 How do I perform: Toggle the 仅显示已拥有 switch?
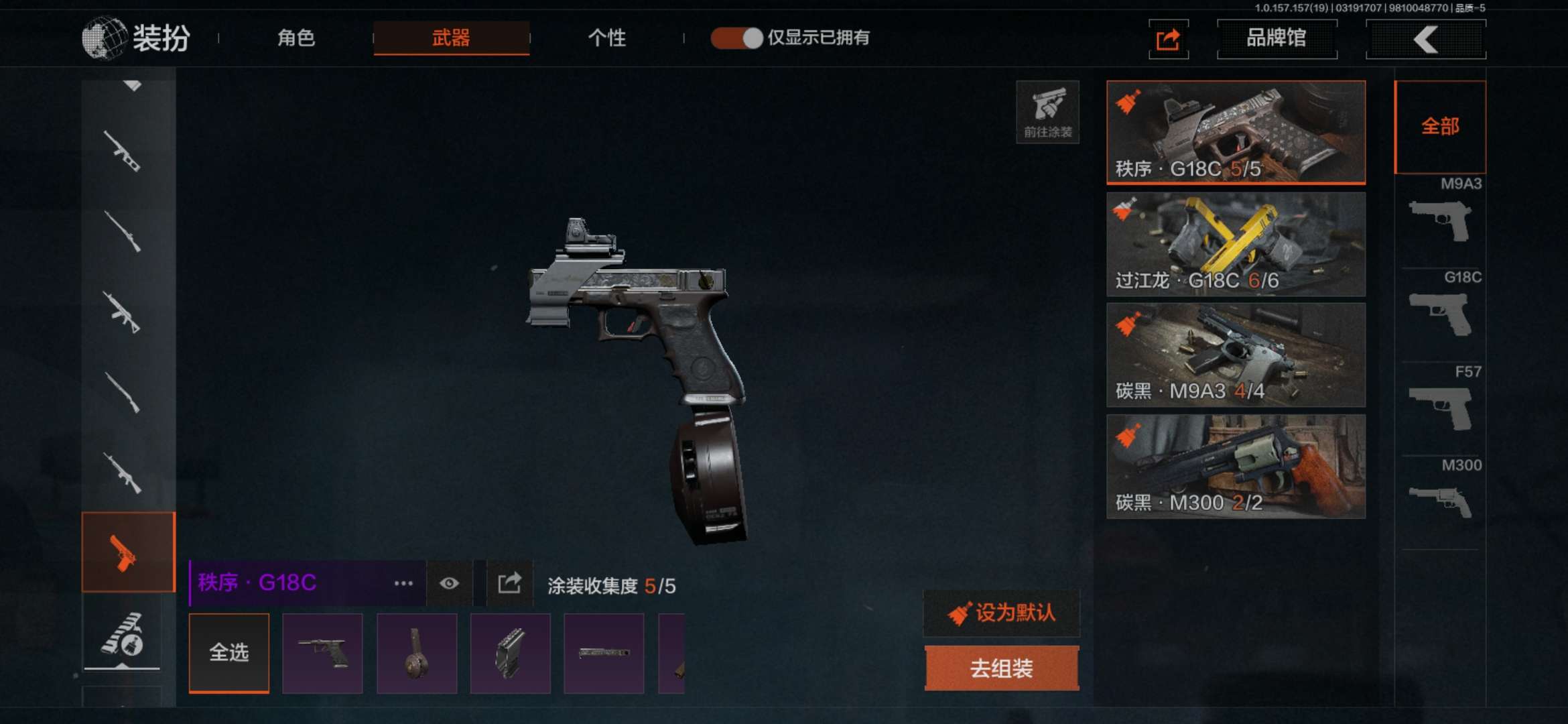pyautogui.click(x=737, y=38)
